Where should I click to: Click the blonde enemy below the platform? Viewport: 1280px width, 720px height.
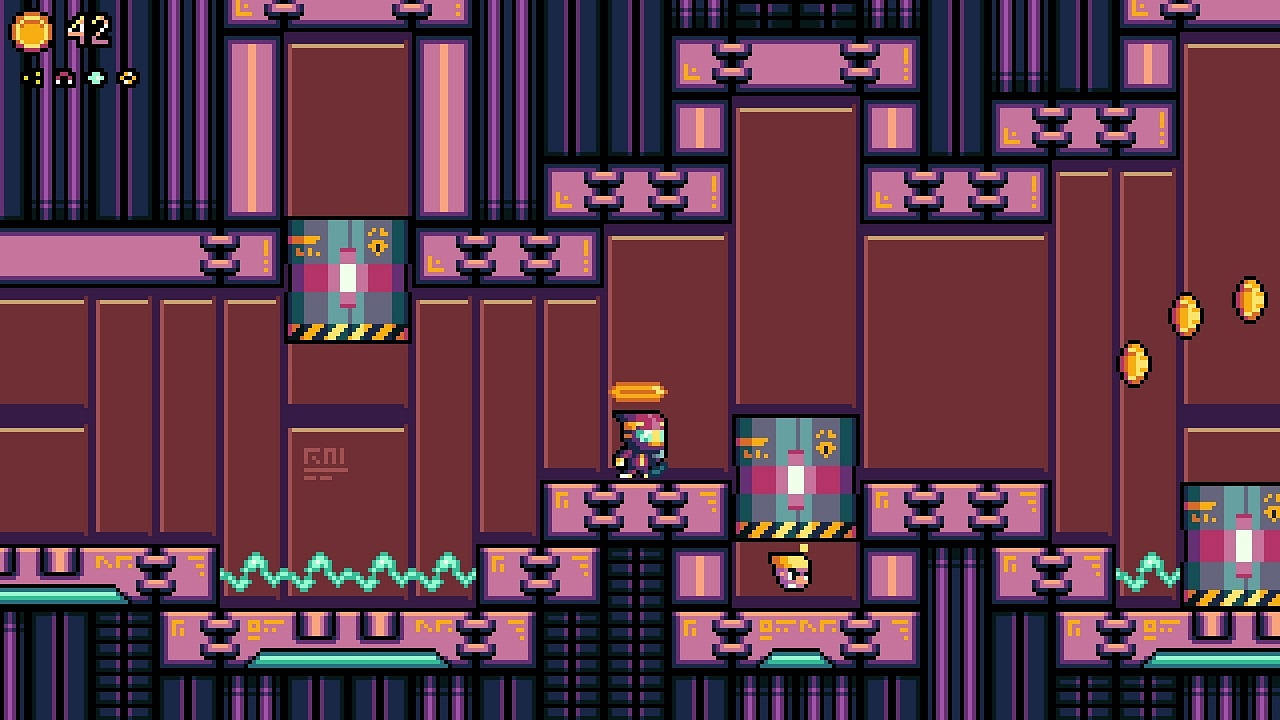point(787,570)
